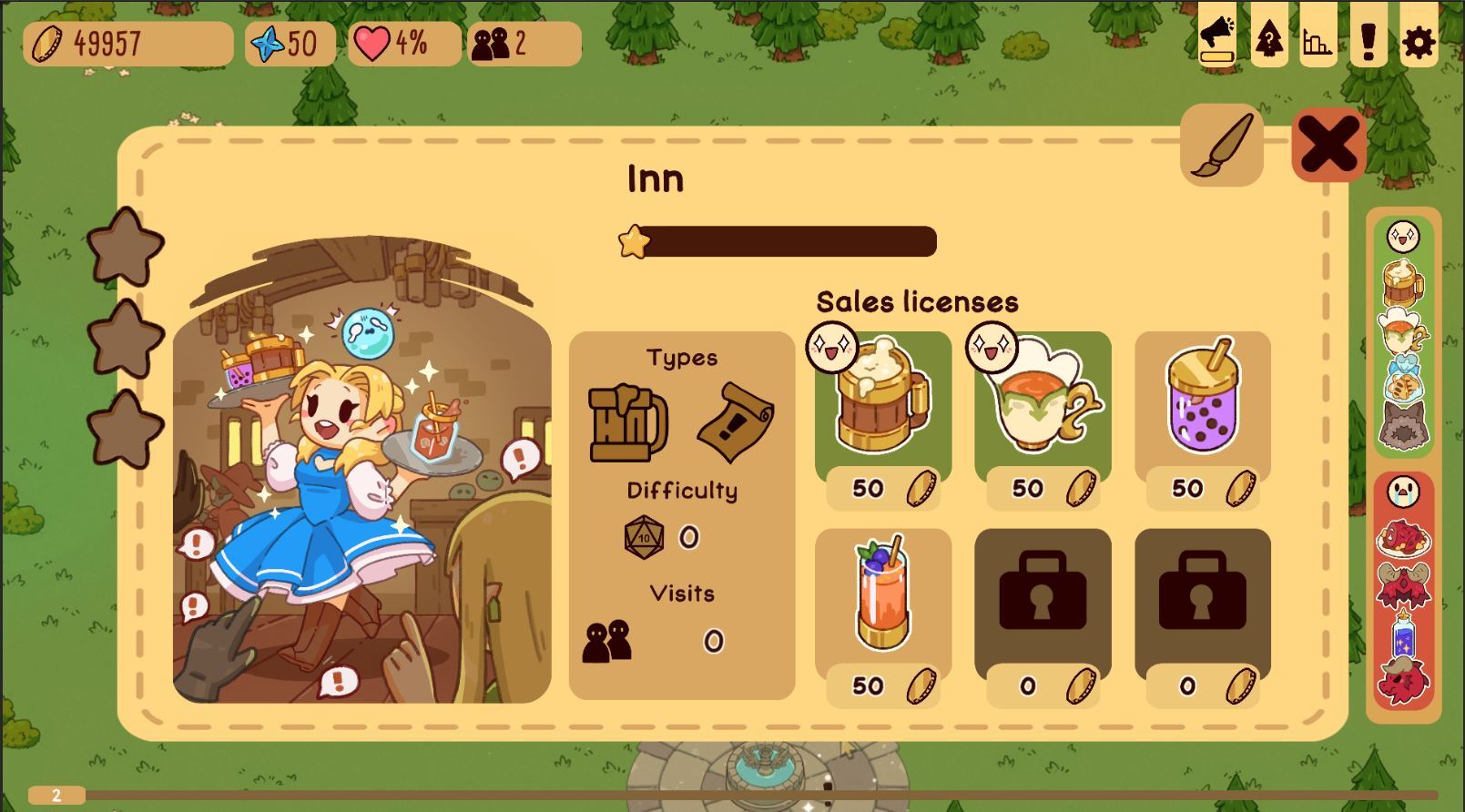Close the Inn panel with the X

[x=1328, y=146]
